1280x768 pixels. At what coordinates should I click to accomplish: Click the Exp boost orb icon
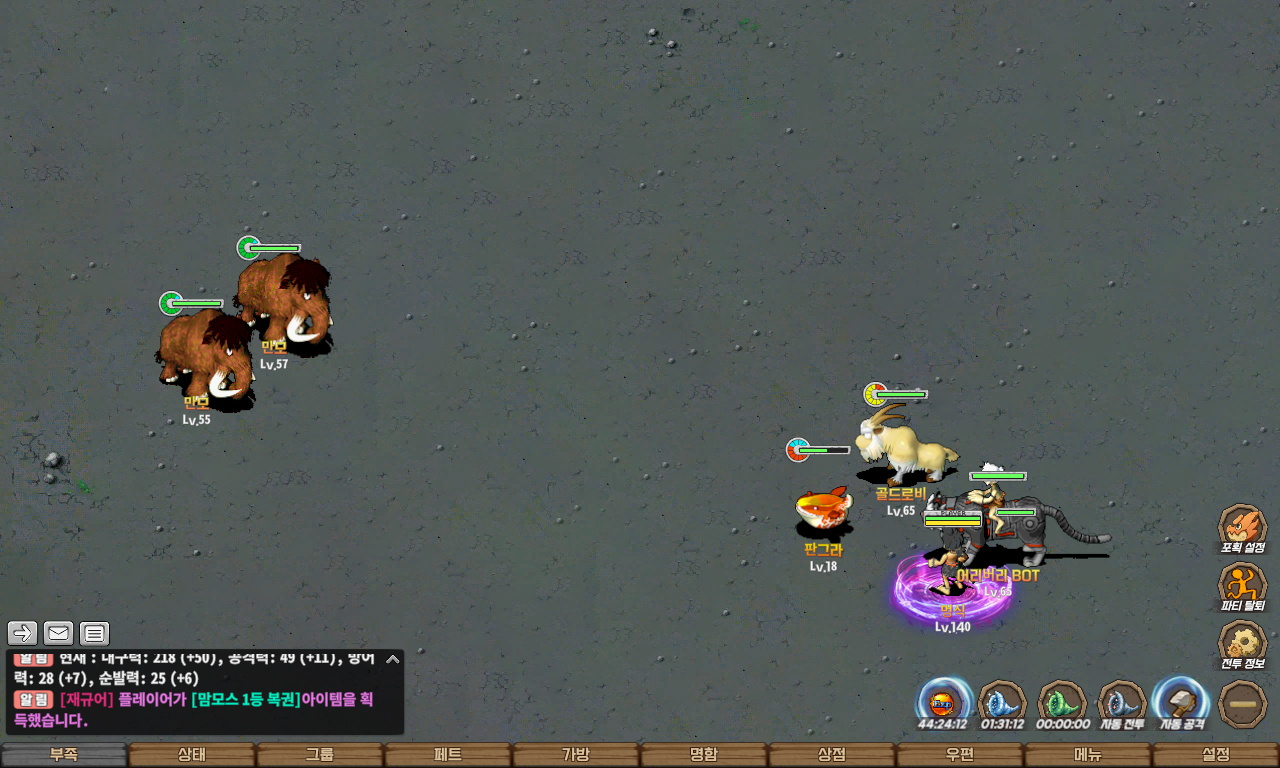click(x=944, y=701)
